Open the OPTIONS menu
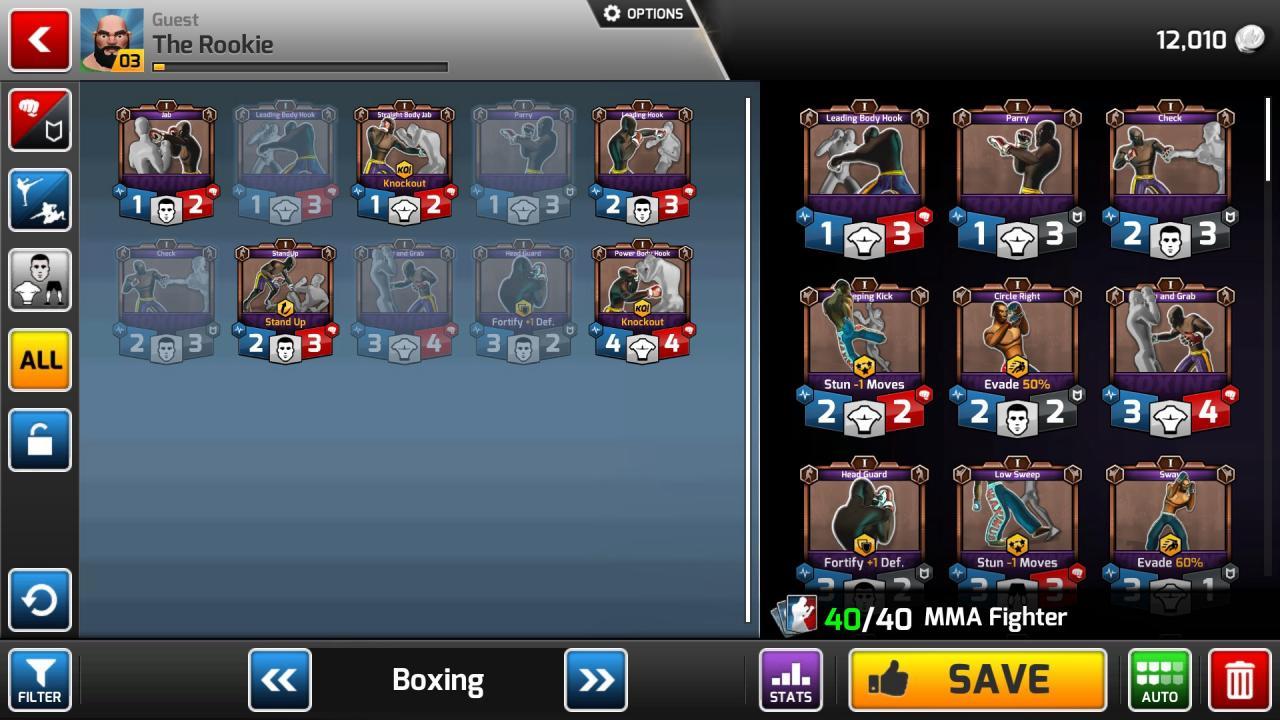Screen dimensions: 1280x720 coord(643,13)
